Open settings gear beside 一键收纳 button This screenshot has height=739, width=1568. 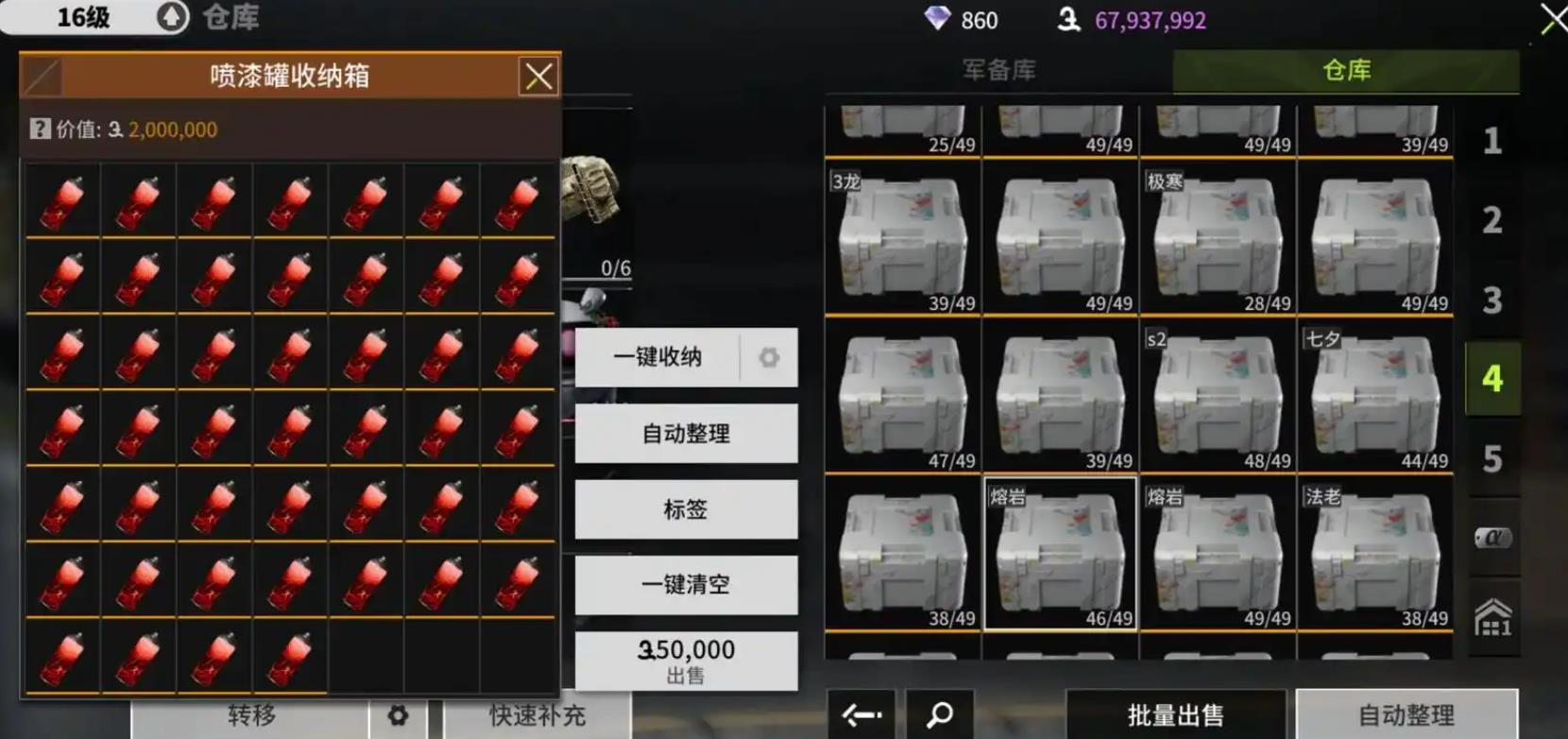pyautogui.click(x=769, y=357)
